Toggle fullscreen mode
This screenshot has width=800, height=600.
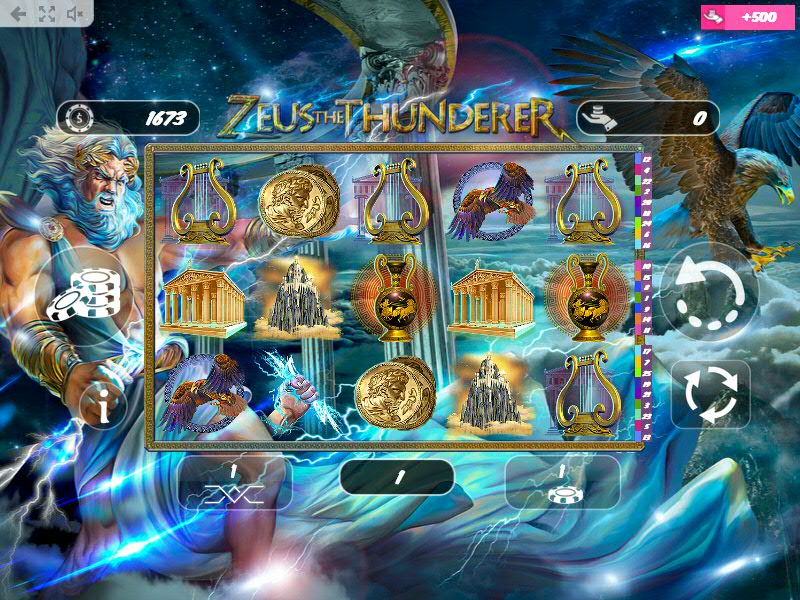coord(46,14)
